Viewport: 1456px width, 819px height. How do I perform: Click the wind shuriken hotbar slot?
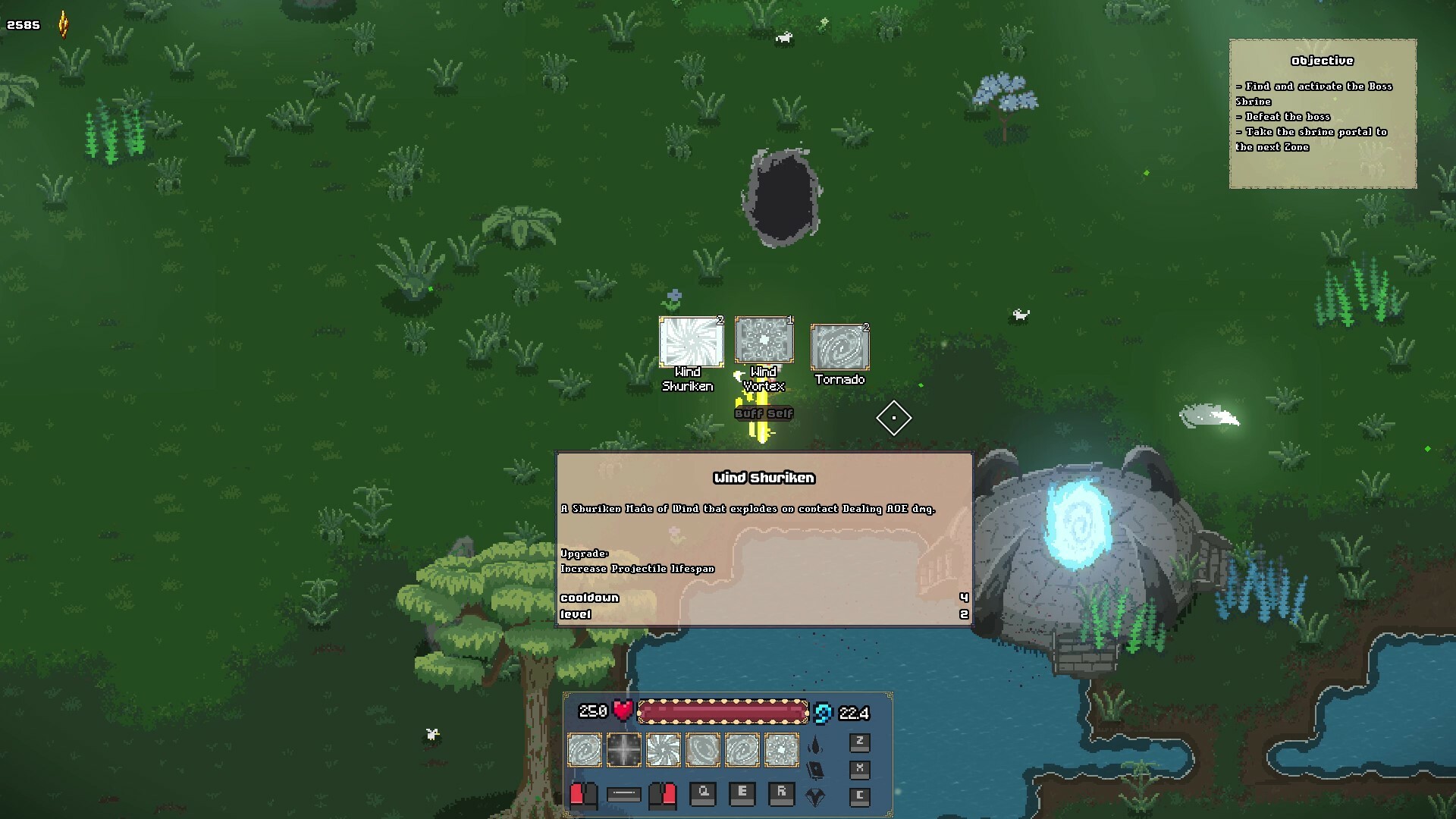click(x=664, y=750)
